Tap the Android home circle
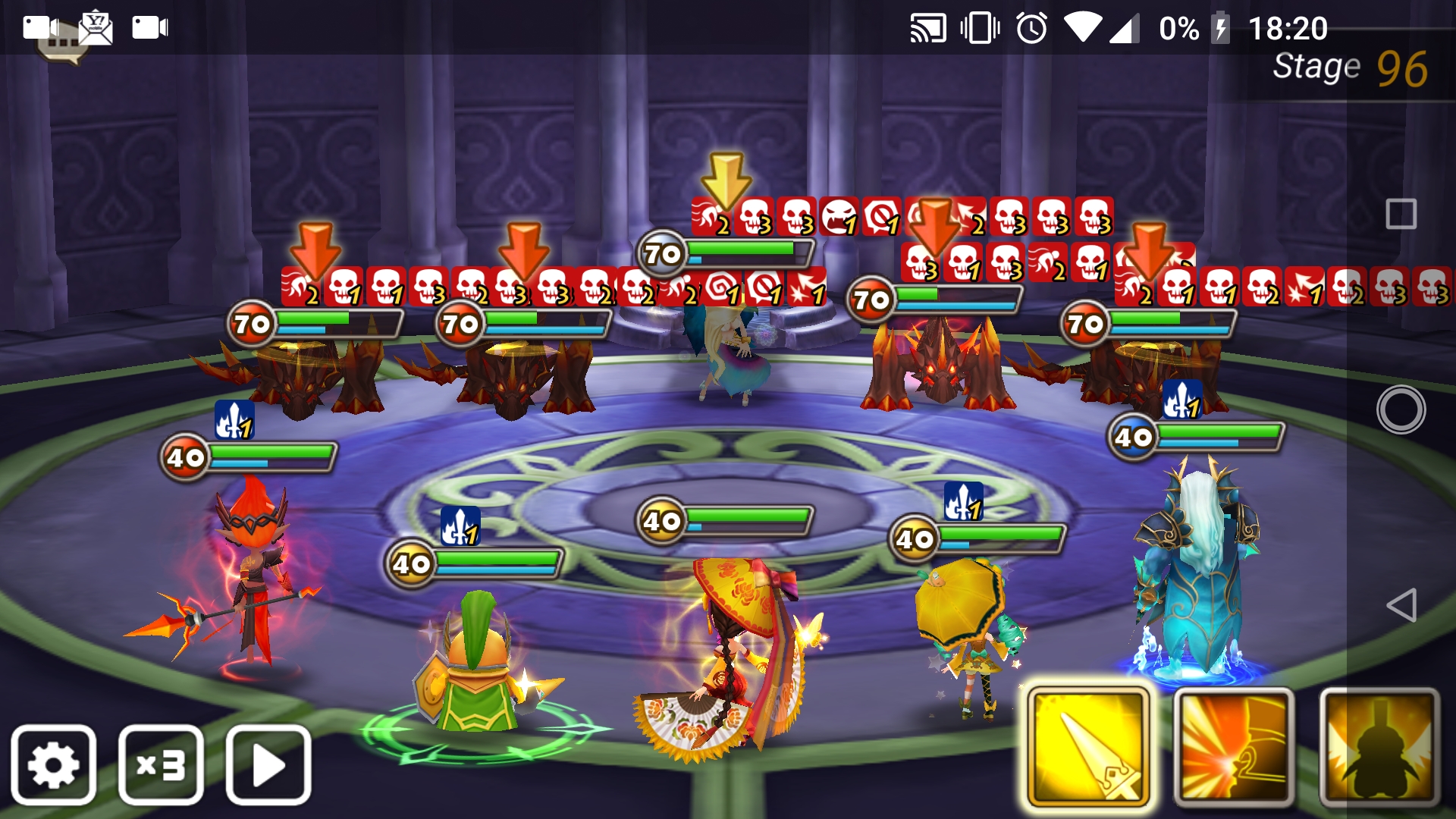Image resolution: width=1456 pixels, height=819 pixels. click(x=1401, y=409)
